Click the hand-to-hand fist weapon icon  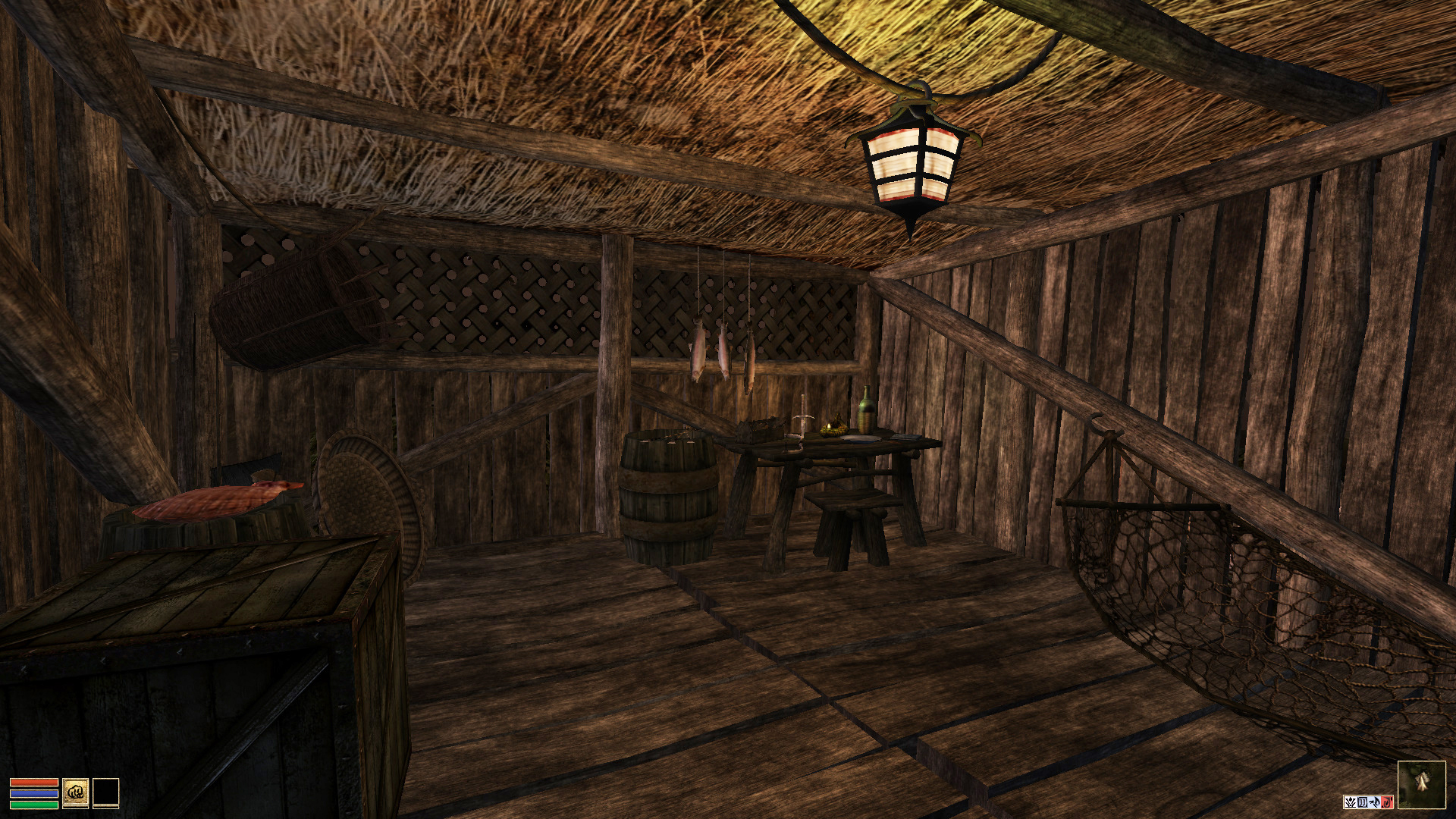coord(75,793)
